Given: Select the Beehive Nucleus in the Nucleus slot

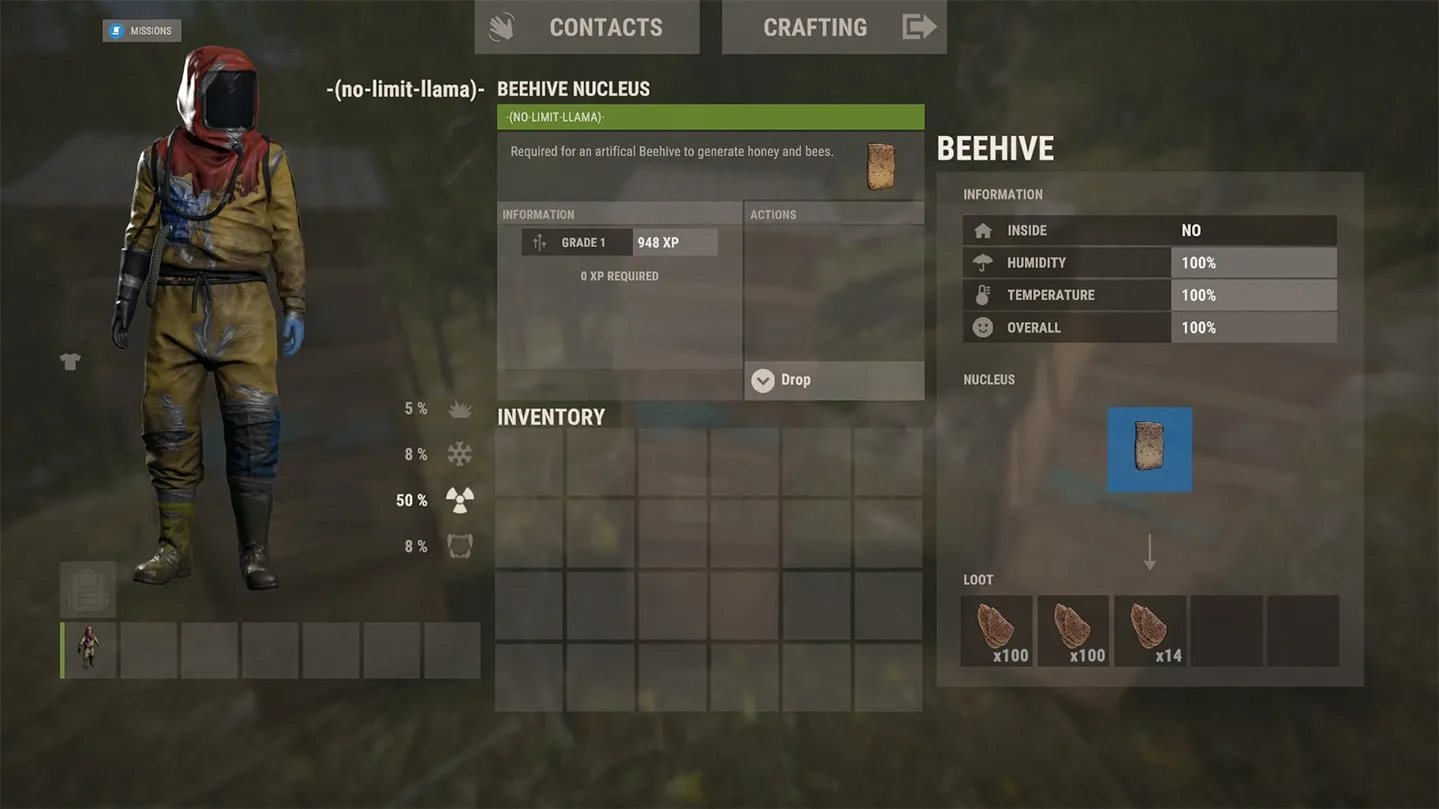Looking at the screenshot, I should pos(1148,448).
